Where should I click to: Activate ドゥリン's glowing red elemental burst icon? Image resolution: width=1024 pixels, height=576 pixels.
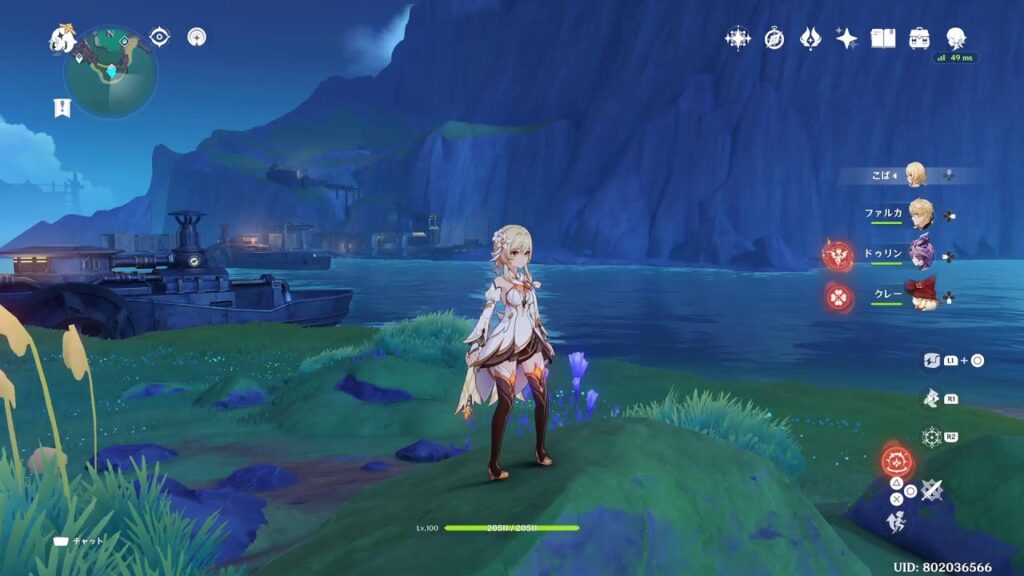[x=838, y=256]
